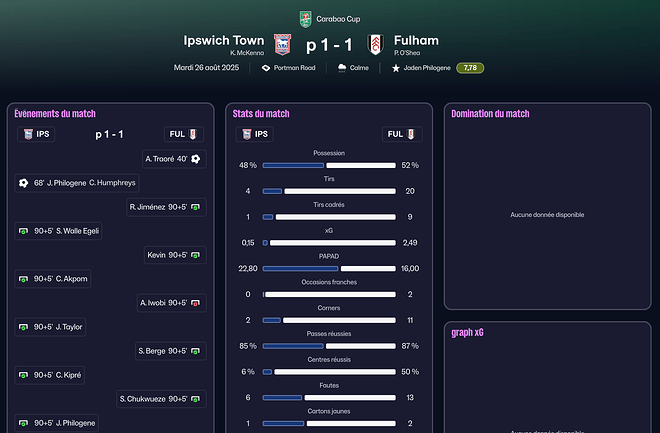Choose S. Berge's penalty event
660x433 pixels.
(169, 351)
